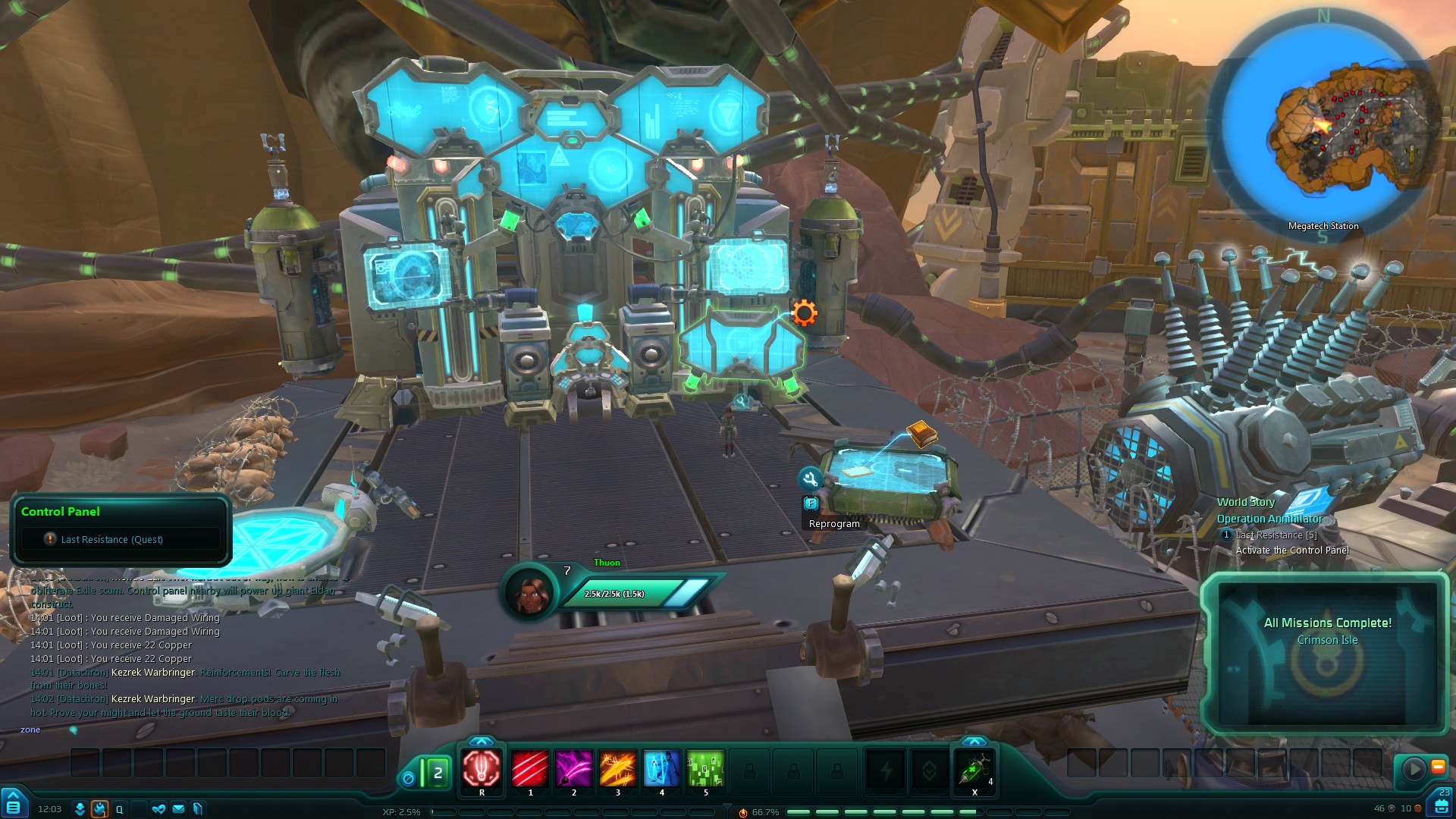Select the Last Resistance (Quest) entry
1456x819 pixels.
[x=111, y=539]
